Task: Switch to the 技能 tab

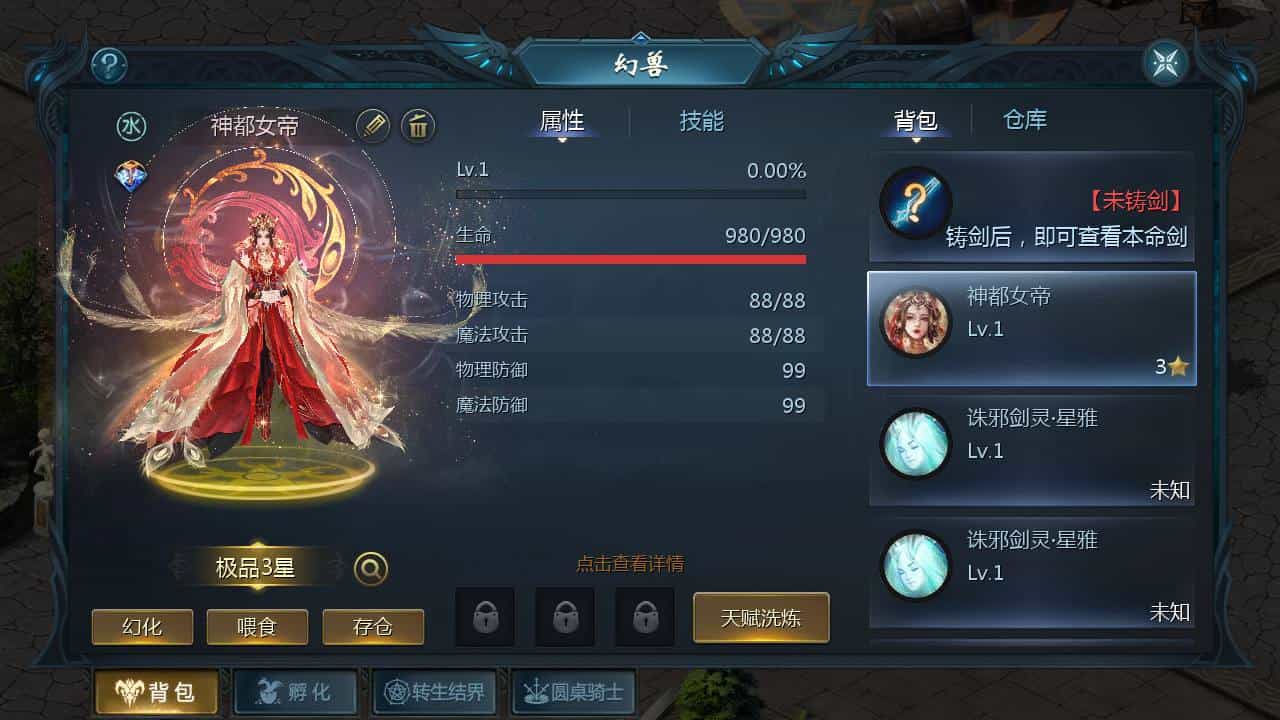Action: tap(701, 121)
